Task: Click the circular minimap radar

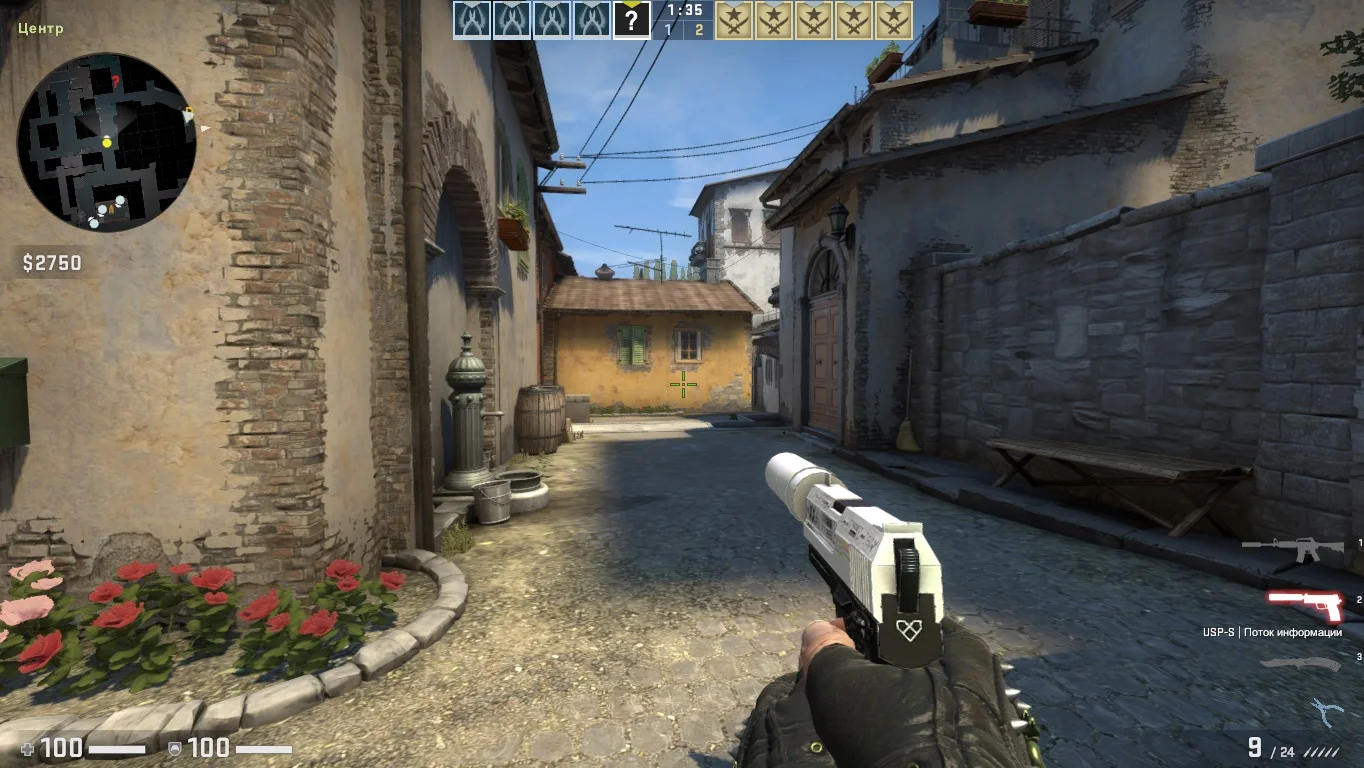Action: (106, 142)
